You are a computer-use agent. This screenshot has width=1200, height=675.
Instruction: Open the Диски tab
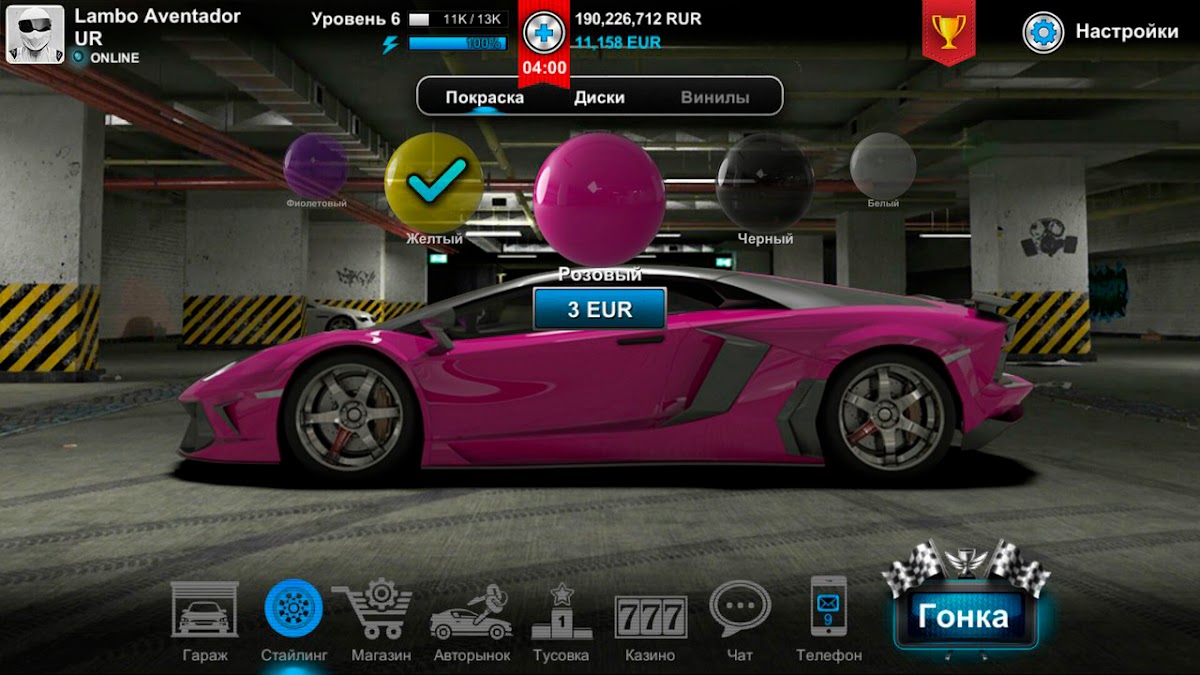click(599, 97)
